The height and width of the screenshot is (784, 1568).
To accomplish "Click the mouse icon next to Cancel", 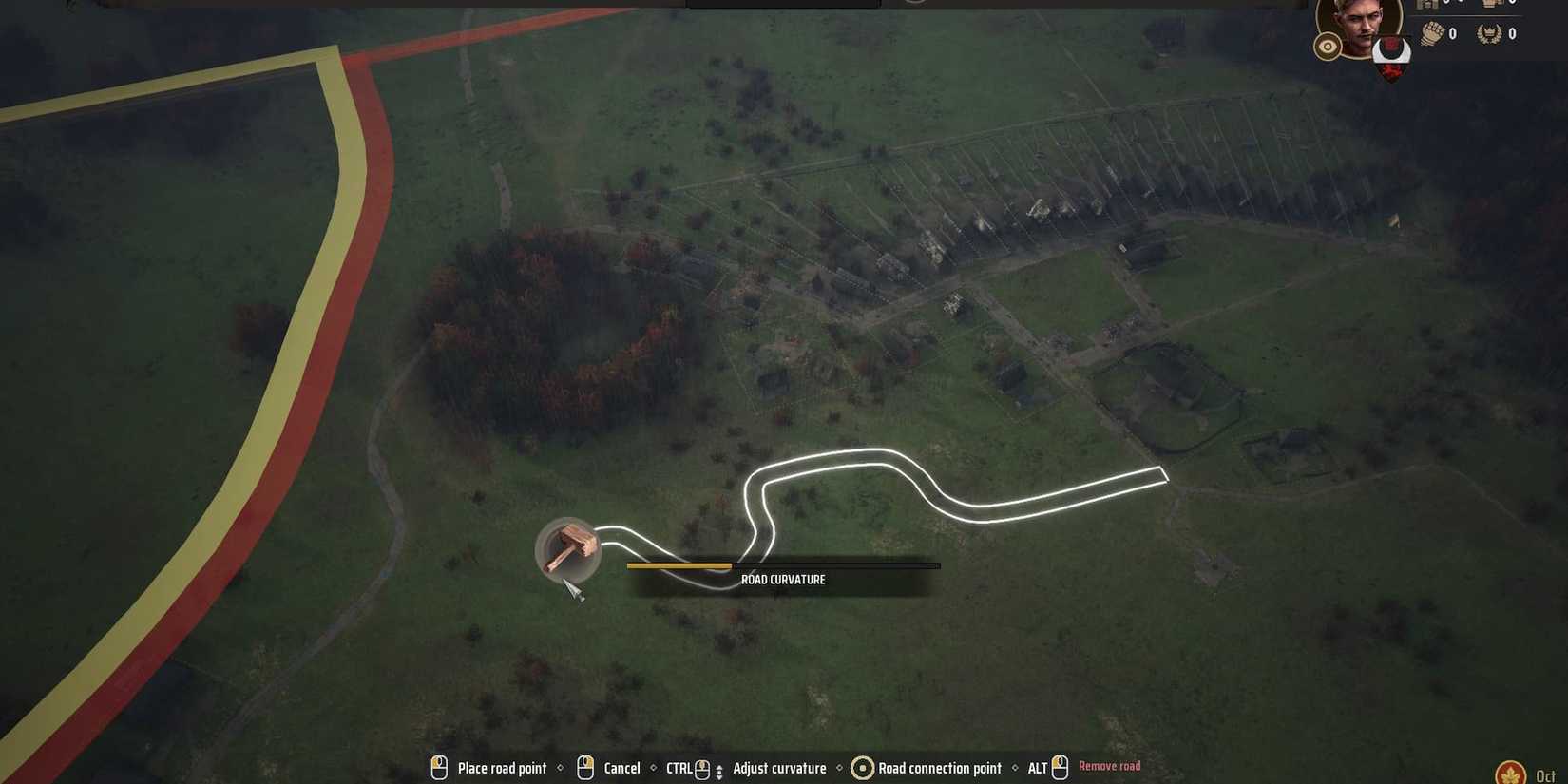I will coord(584,767).
